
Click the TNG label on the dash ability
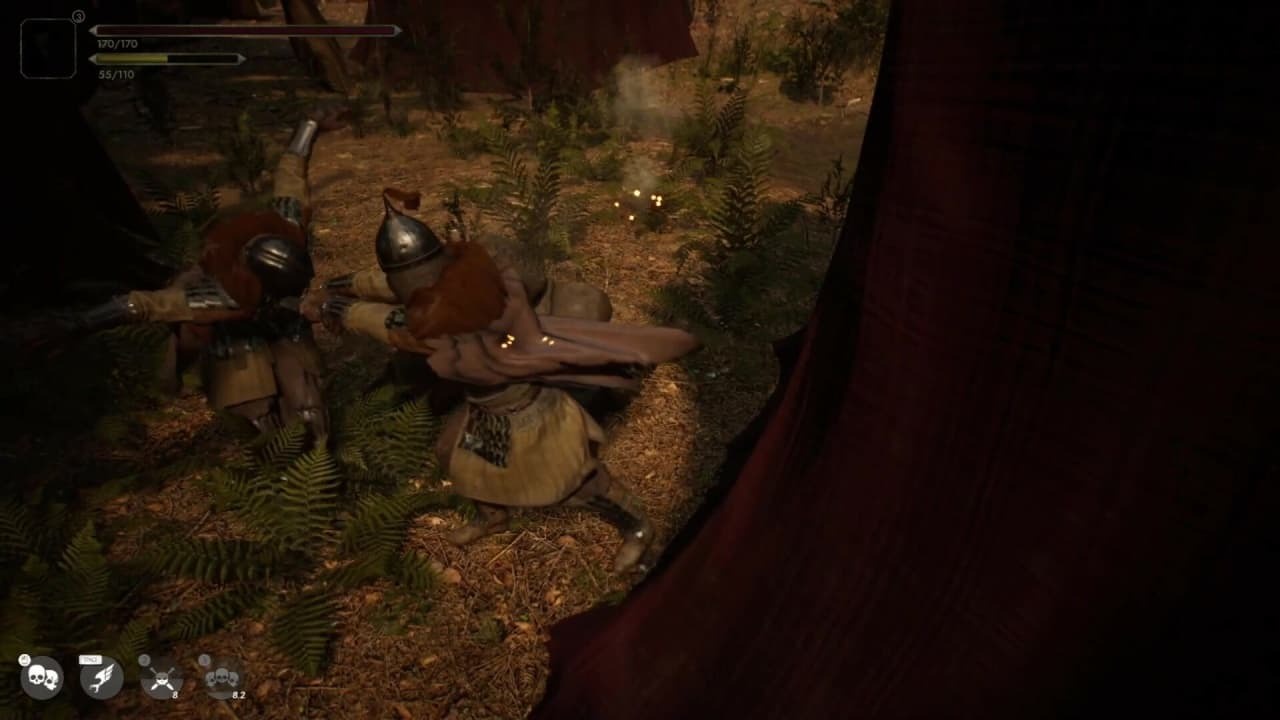pyautogui.click(x=90, y=658)
